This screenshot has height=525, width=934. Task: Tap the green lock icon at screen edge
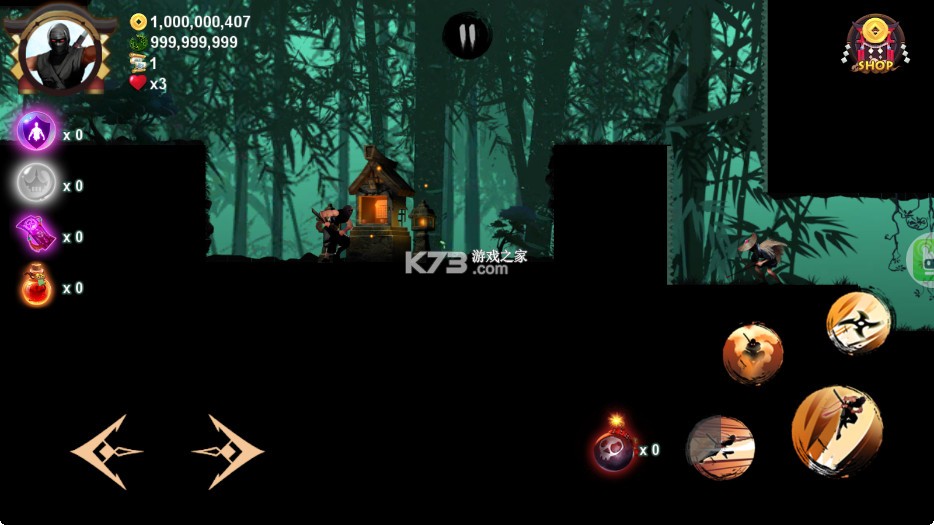(923, 260)
